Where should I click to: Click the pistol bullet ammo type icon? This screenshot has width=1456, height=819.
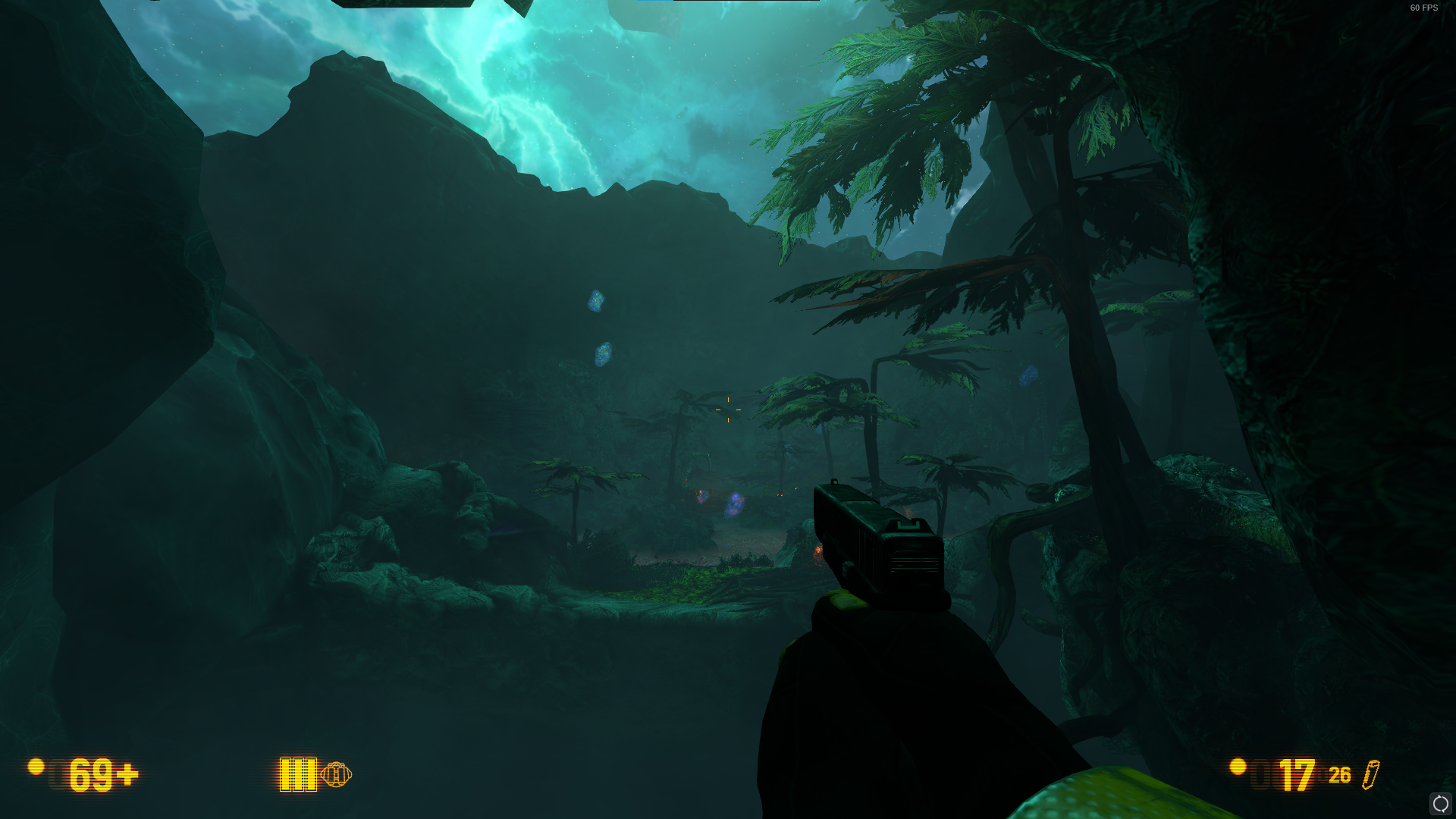pyautogui.click(x=1371, y=774)
